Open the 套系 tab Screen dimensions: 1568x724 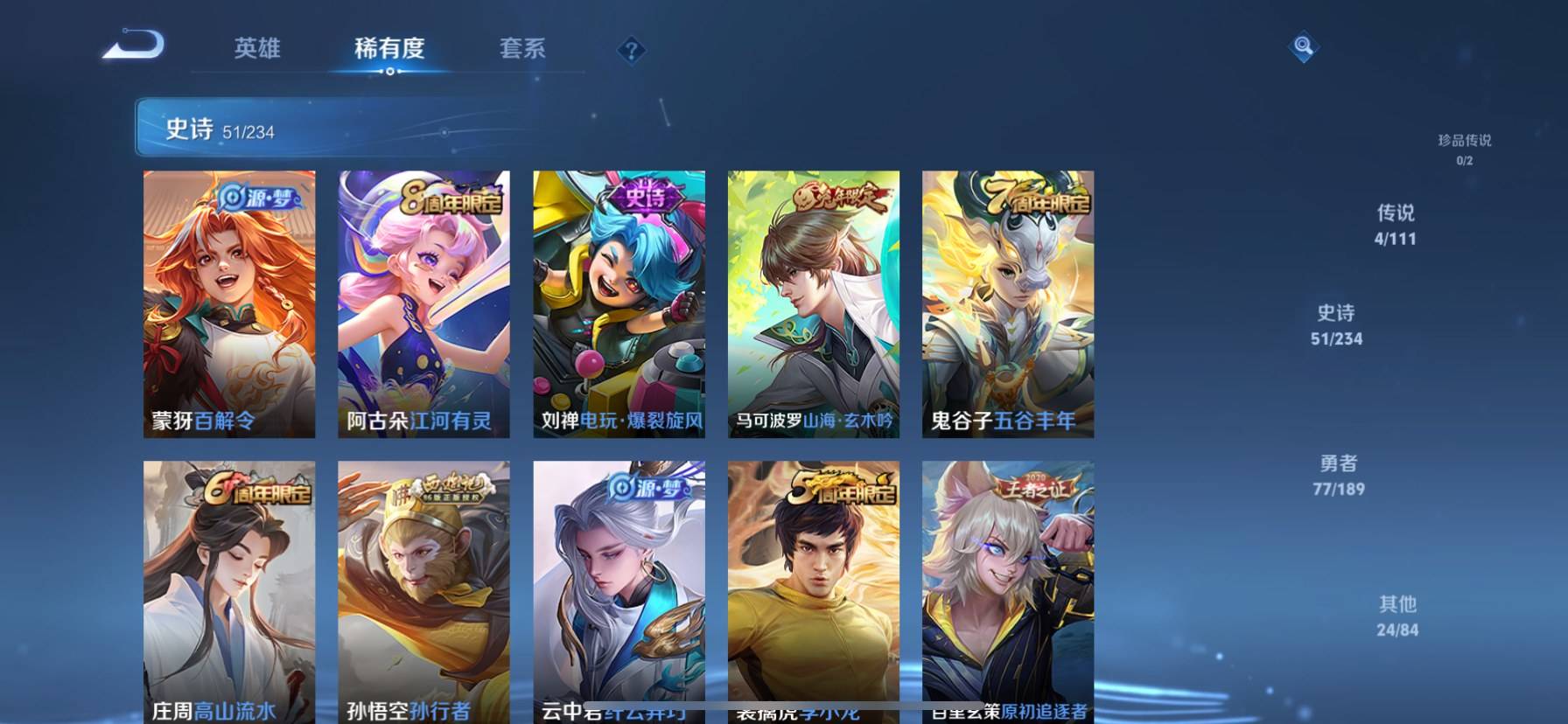tap(522, 48)
